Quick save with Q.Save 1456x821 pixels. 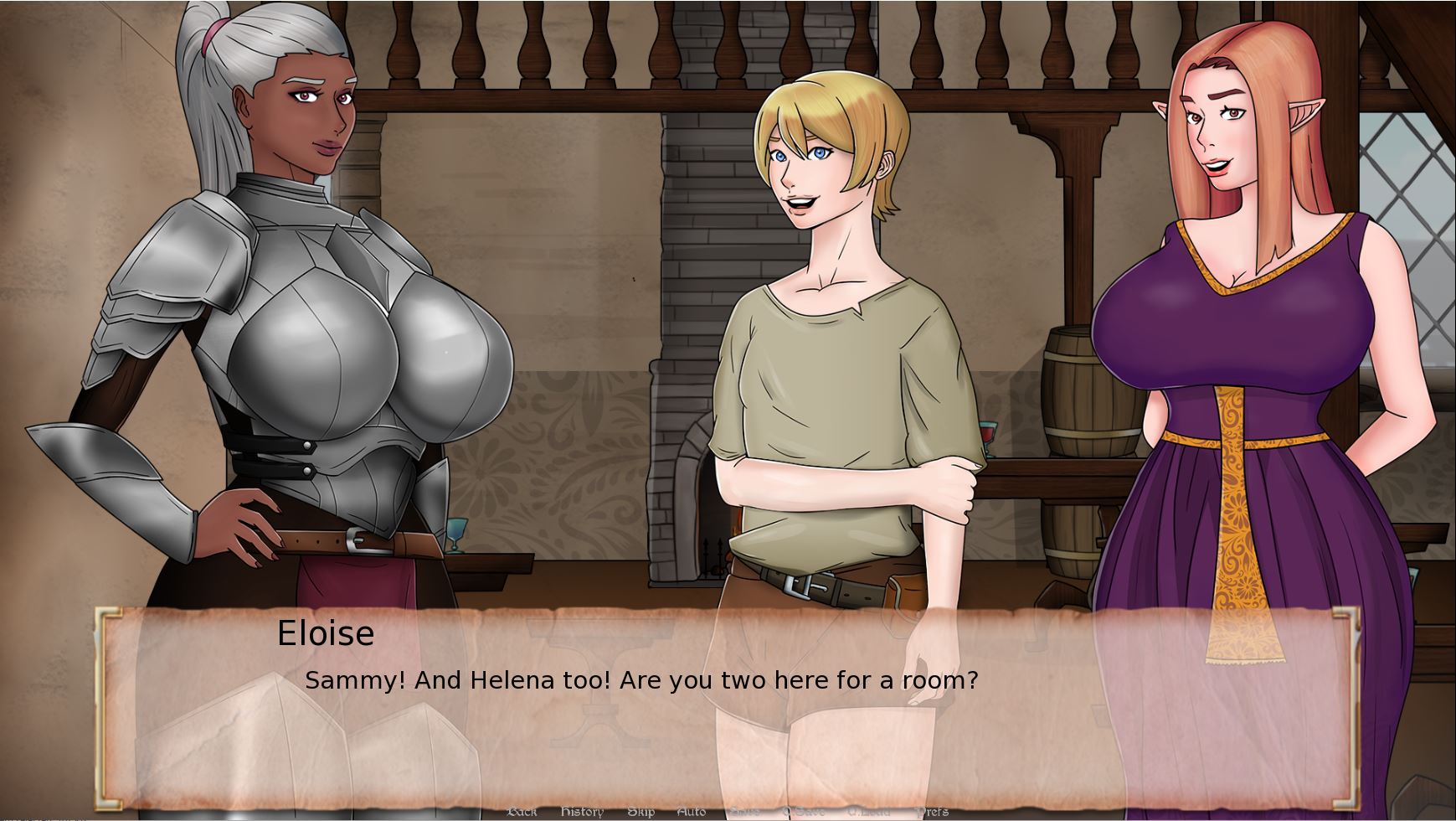[803, 811]
